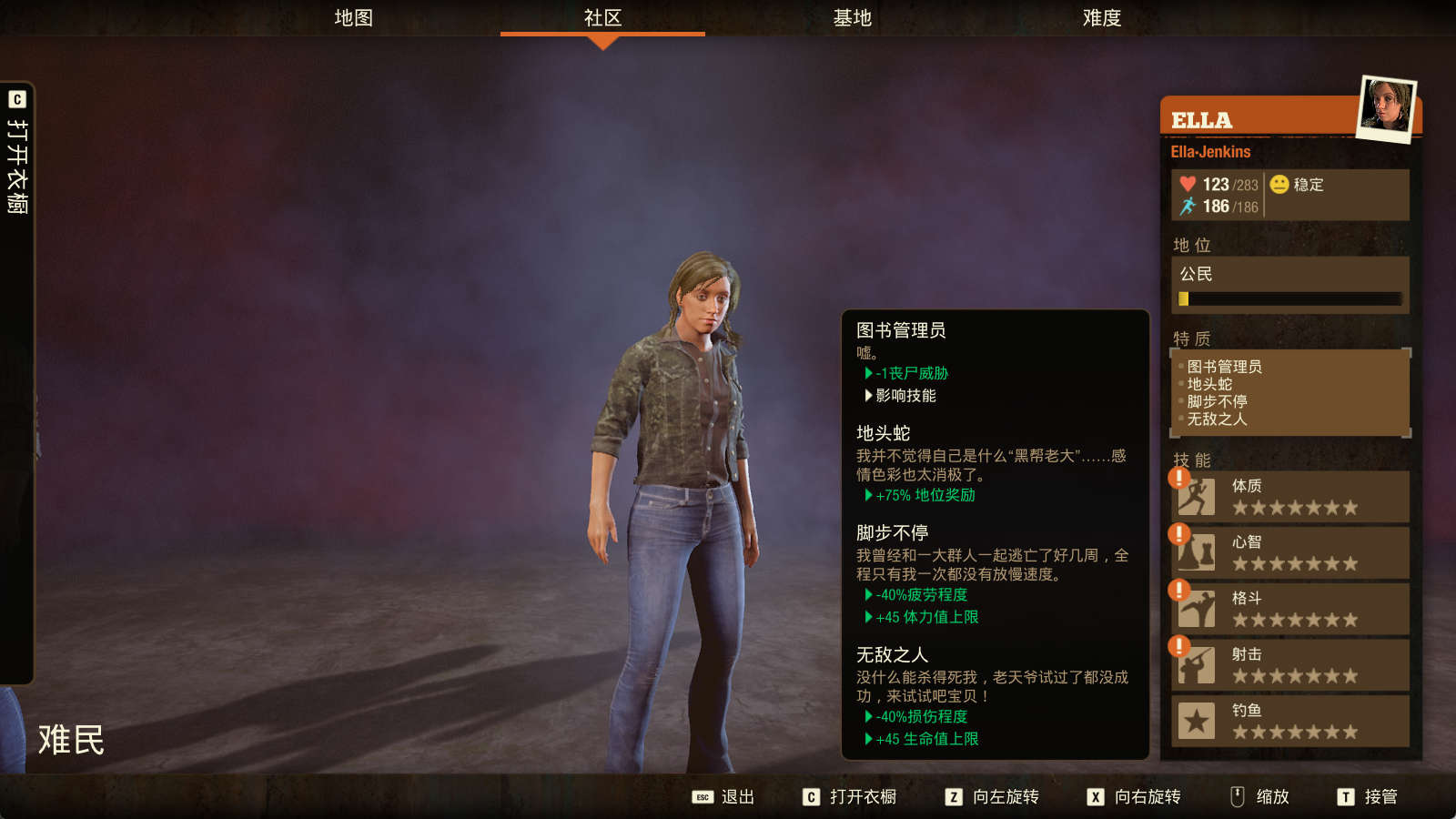Viewport: 1456px width, 819px height.
Task: Open the 基地 tab
Action: 852,18
